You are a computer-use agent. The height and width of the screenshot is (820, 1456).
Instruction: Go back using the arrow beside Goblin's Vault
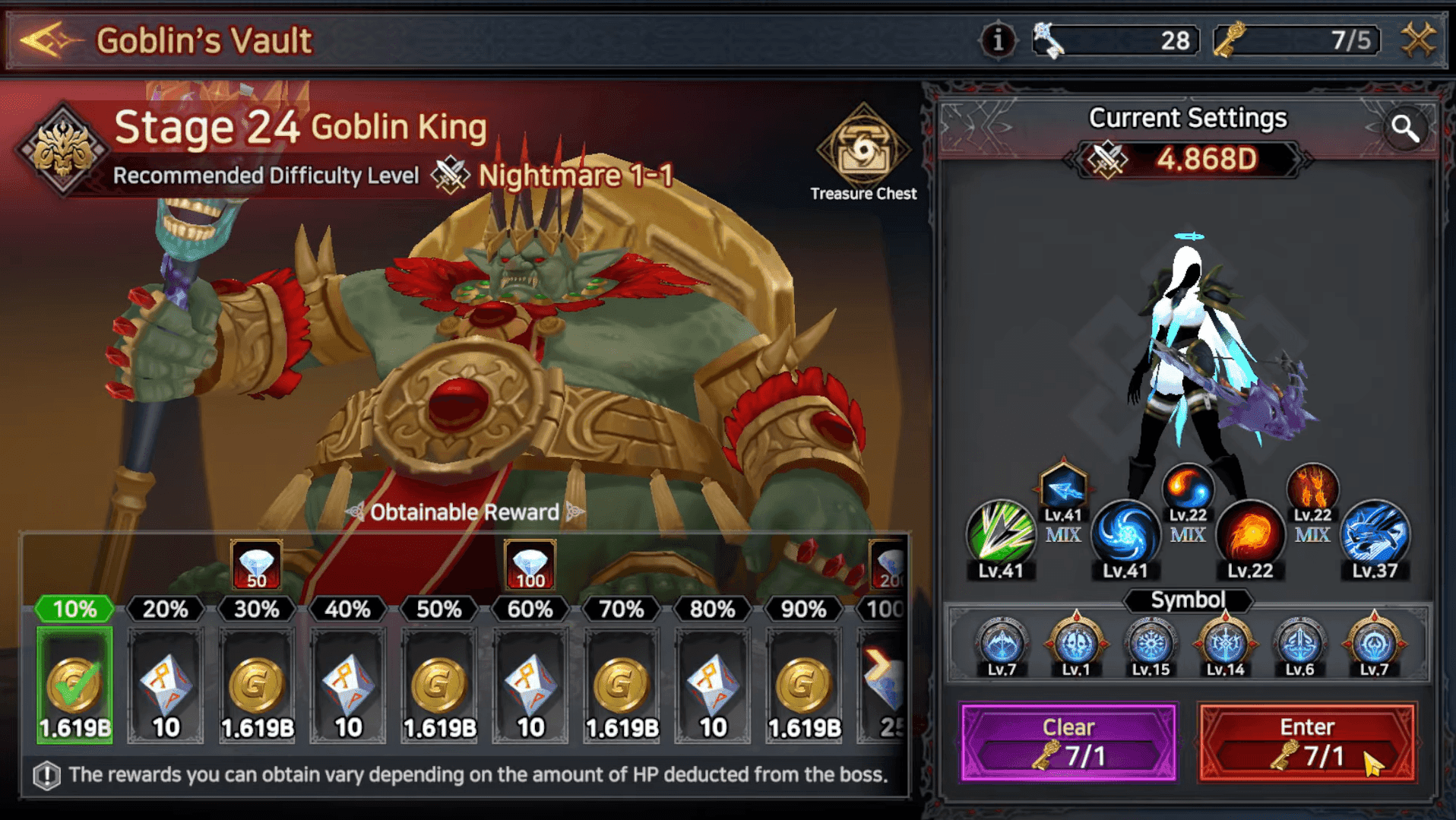47,40
